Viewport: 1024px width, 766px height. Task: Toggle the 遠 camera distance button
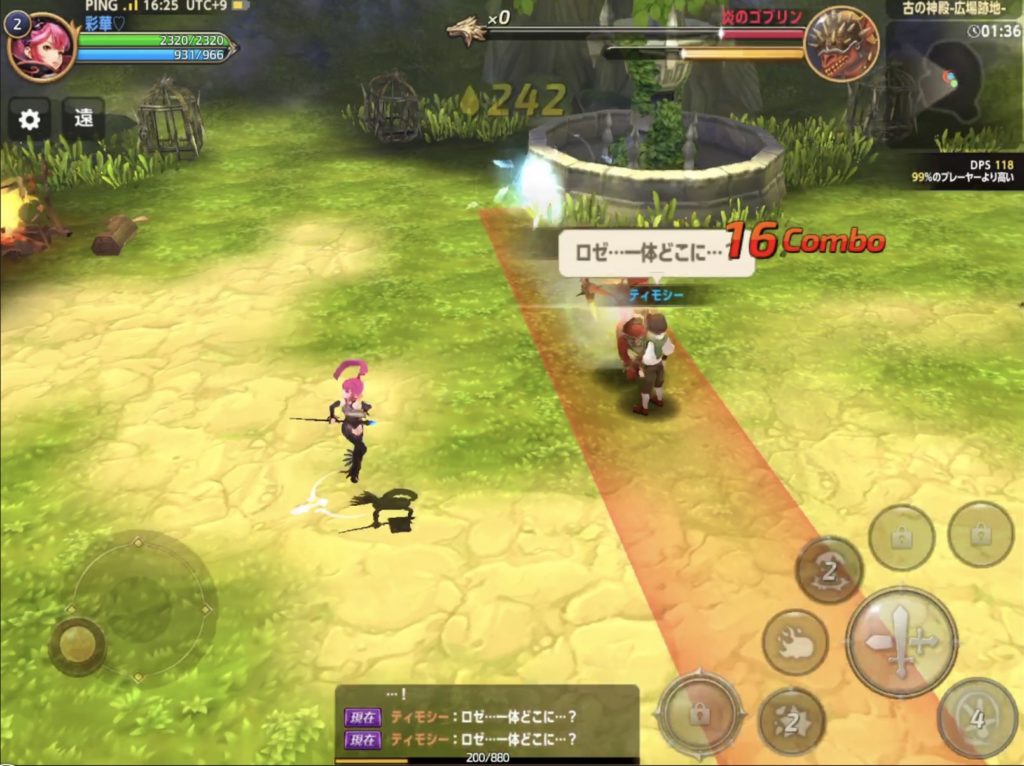click(84, 119)
